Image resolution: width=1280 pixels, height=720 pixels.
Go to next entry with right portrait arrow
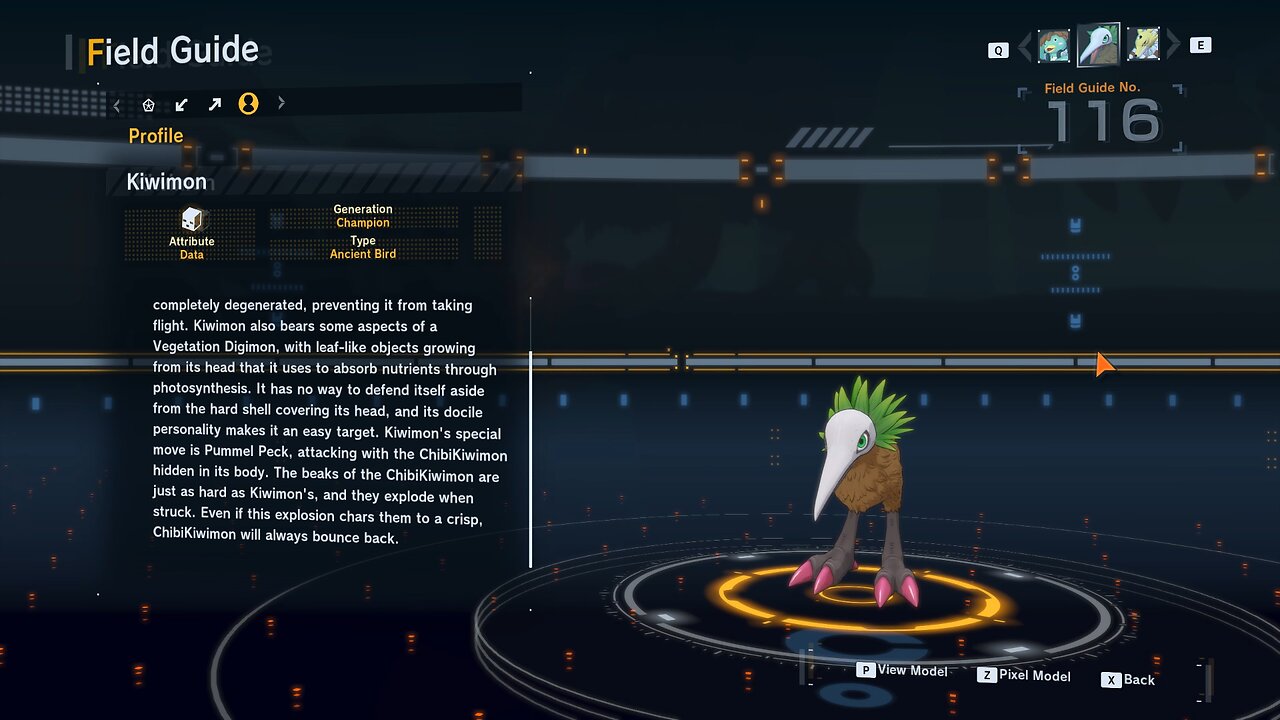point(1173,45)
